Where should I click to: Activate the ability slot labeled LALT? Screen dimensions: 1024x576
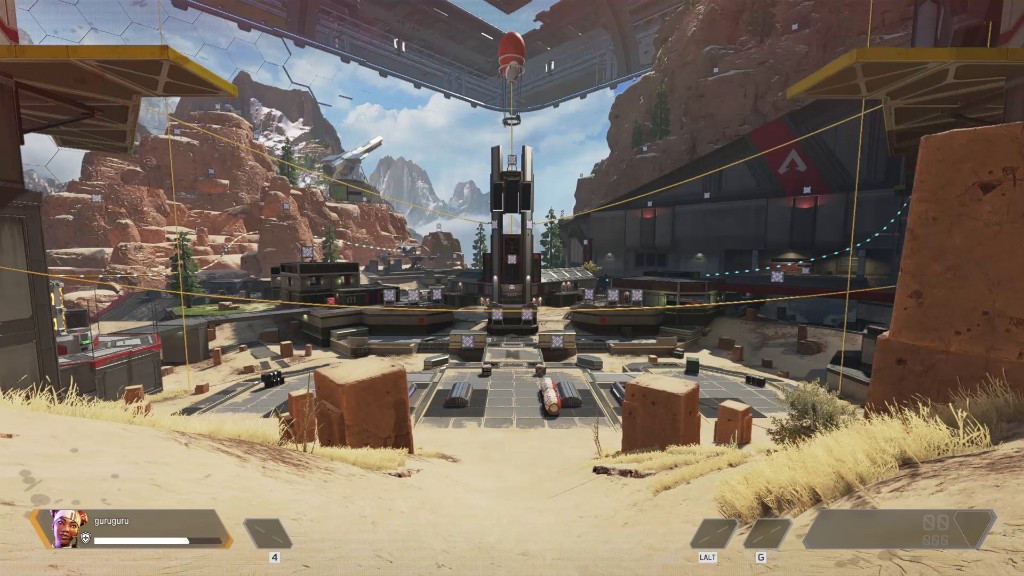pyautogui.click(x=713, y=533)
